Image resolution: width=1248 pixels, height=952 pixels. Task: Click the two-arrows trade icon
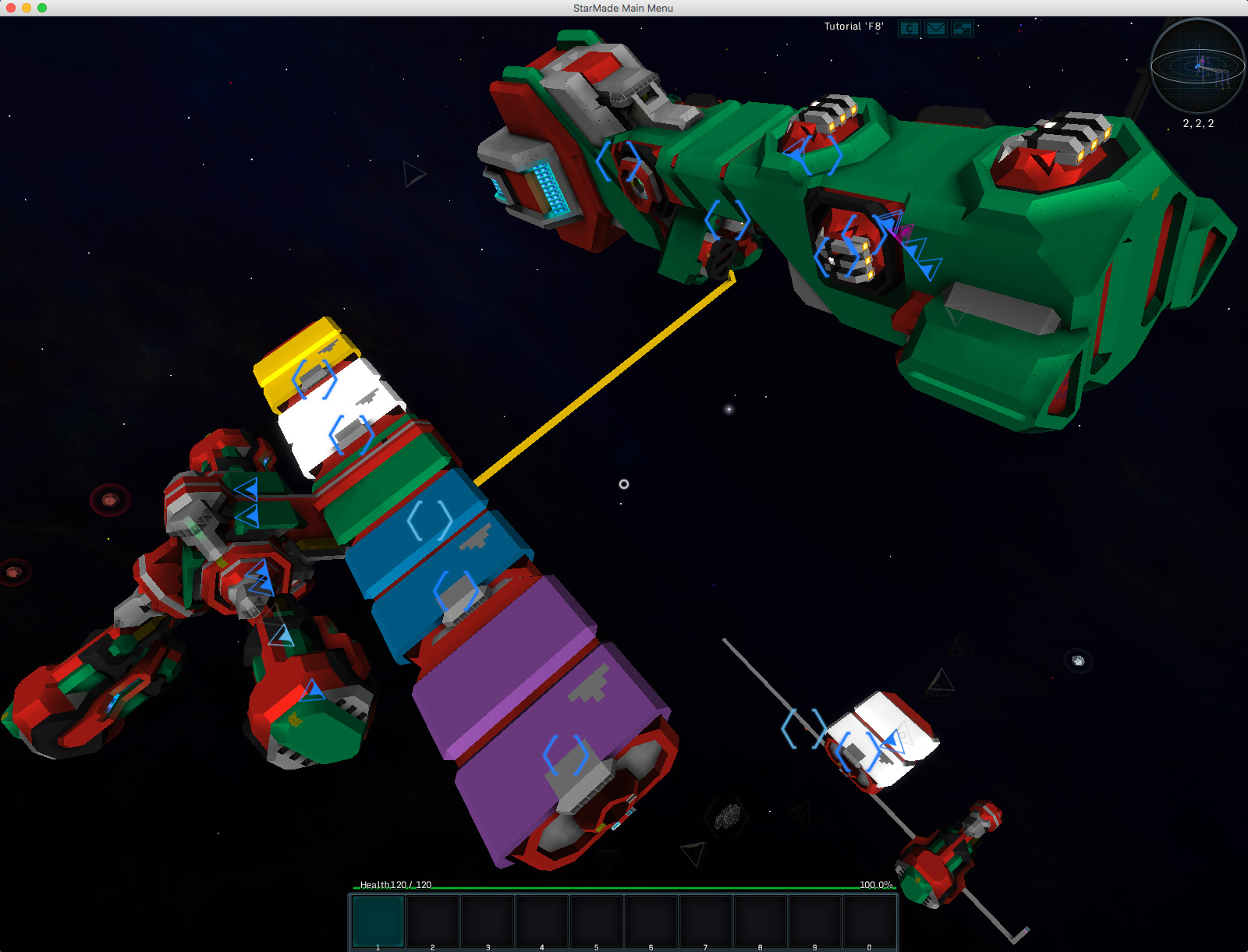(963, 29)
